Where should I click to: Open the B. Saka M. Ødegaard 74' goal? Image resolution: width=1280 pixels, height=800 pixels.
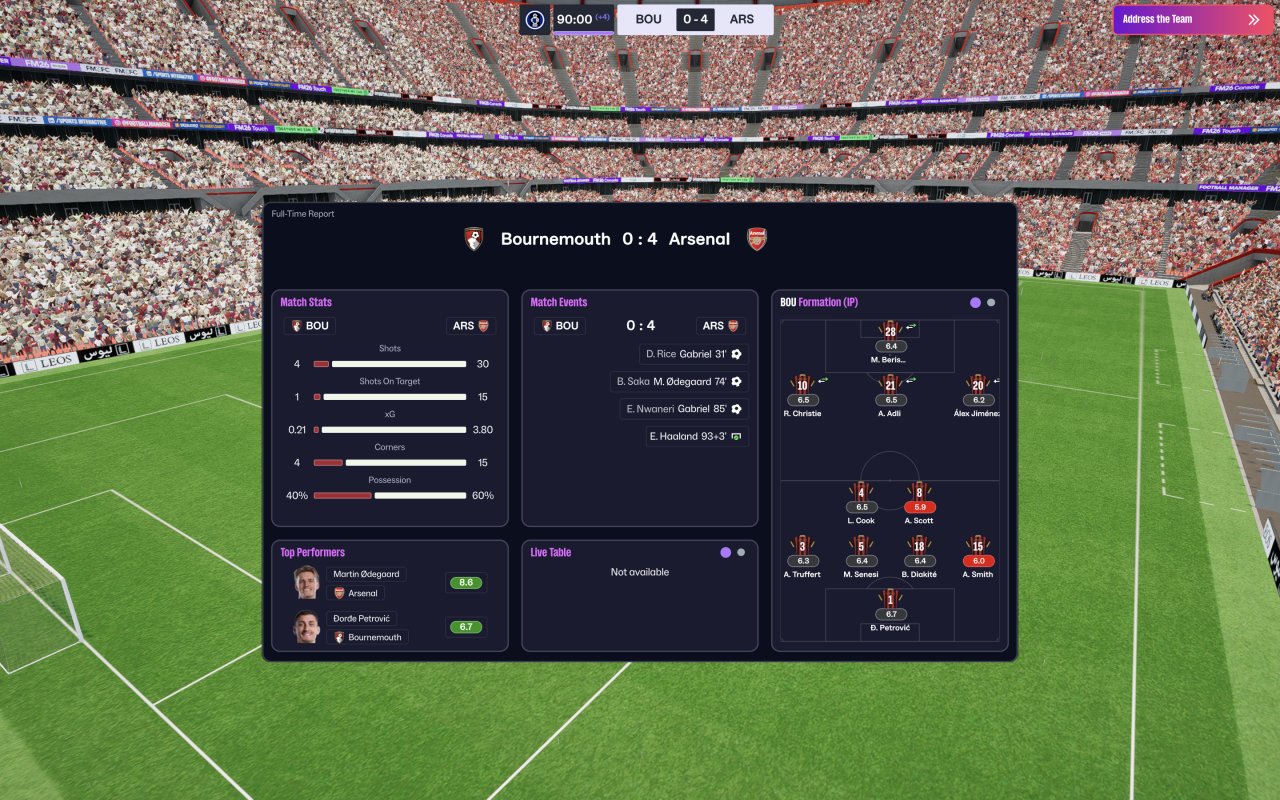680,382
